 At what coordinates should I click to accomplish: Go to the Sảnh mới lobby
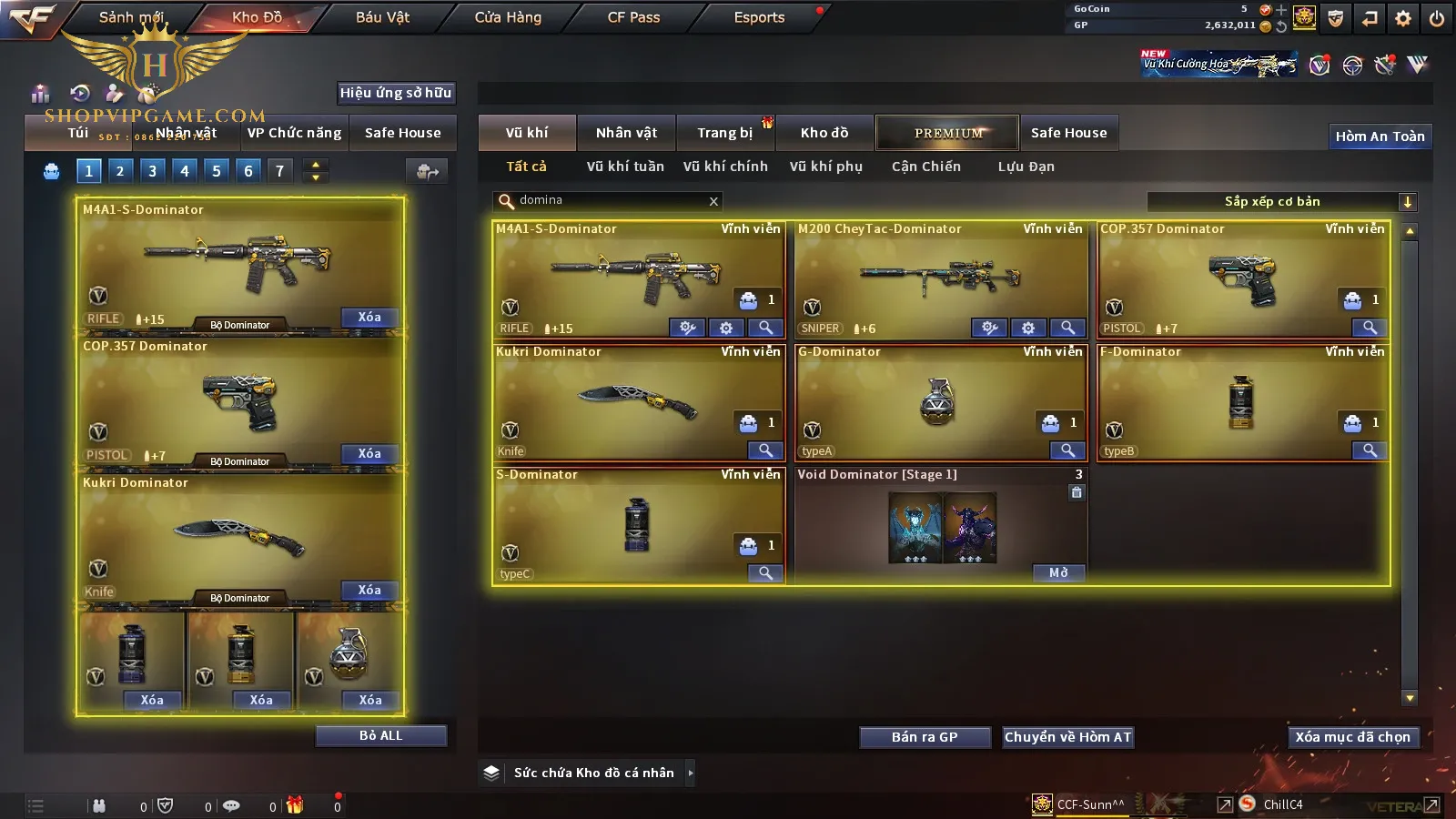131,17
